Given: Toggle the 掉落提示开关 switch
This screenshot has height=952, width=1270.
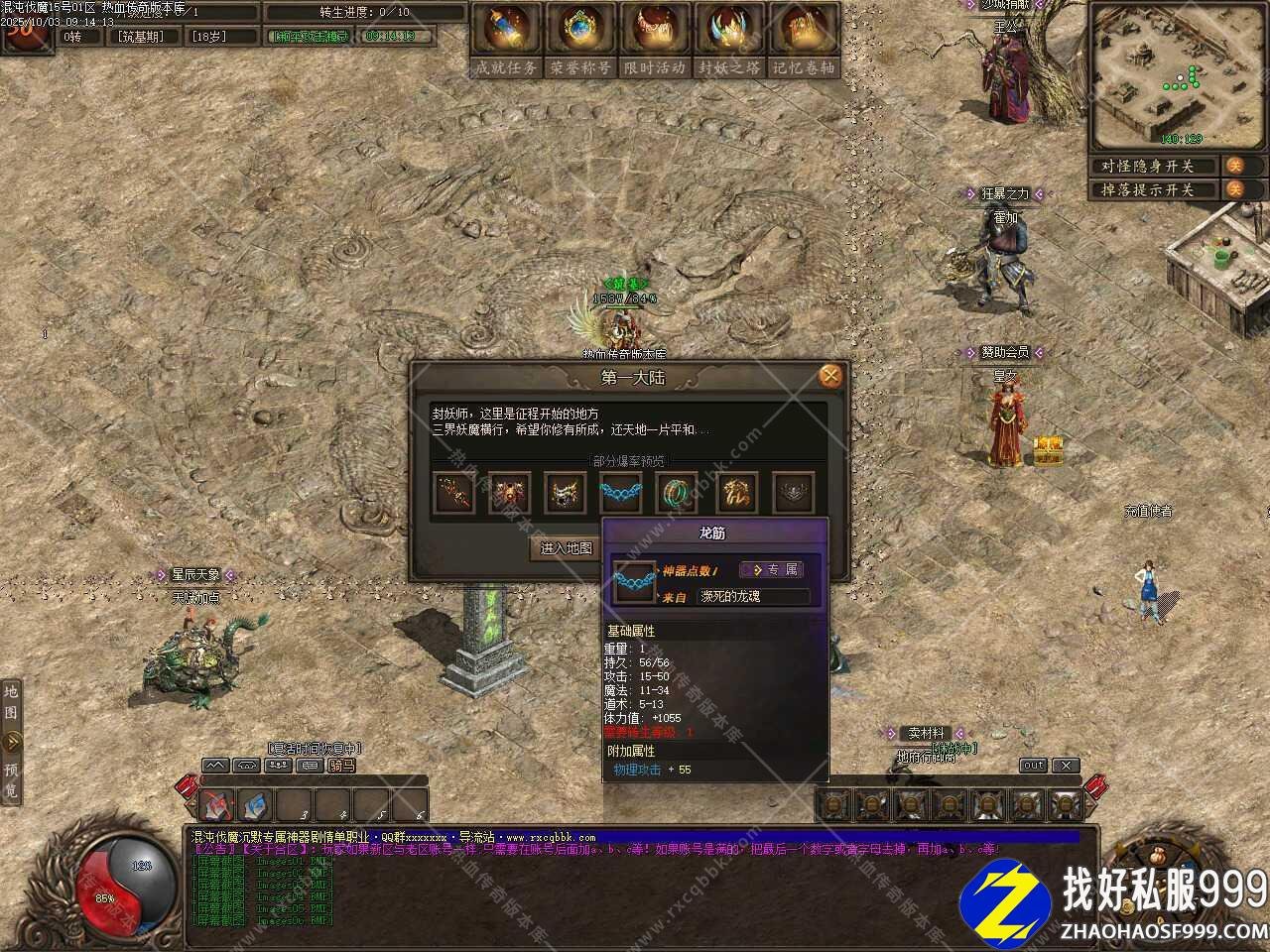Looking at the screenshot, I should 1234,189.
